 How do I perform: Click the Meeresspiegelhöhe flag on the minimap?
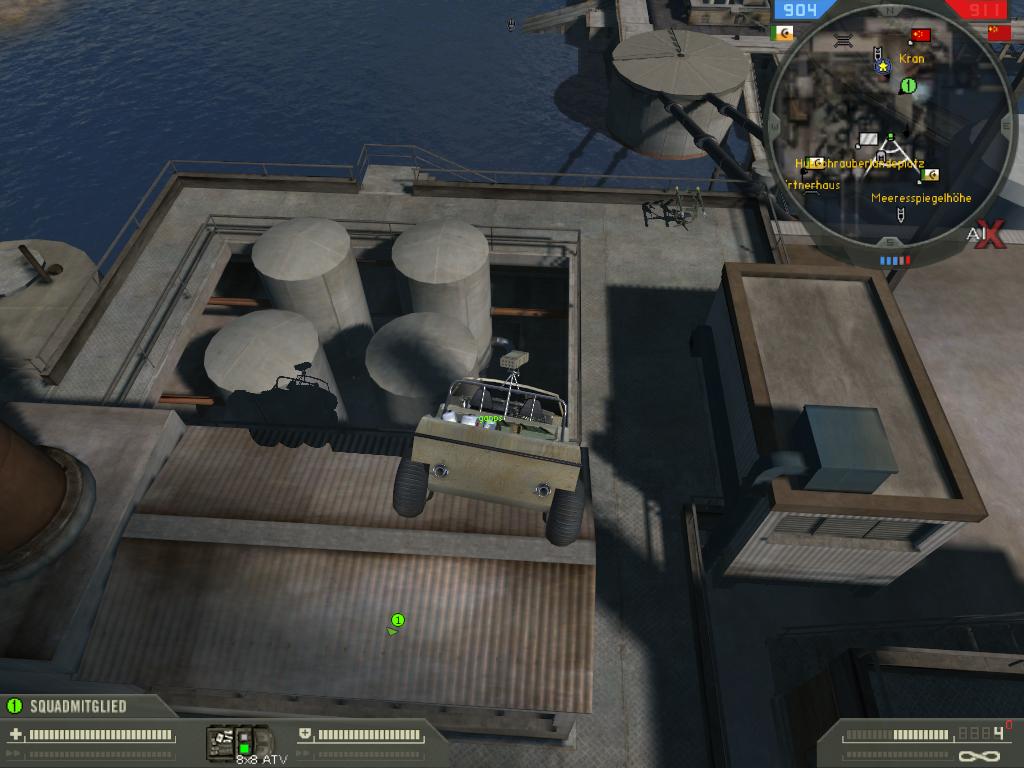pyautogui.click(x=932, y=175)
